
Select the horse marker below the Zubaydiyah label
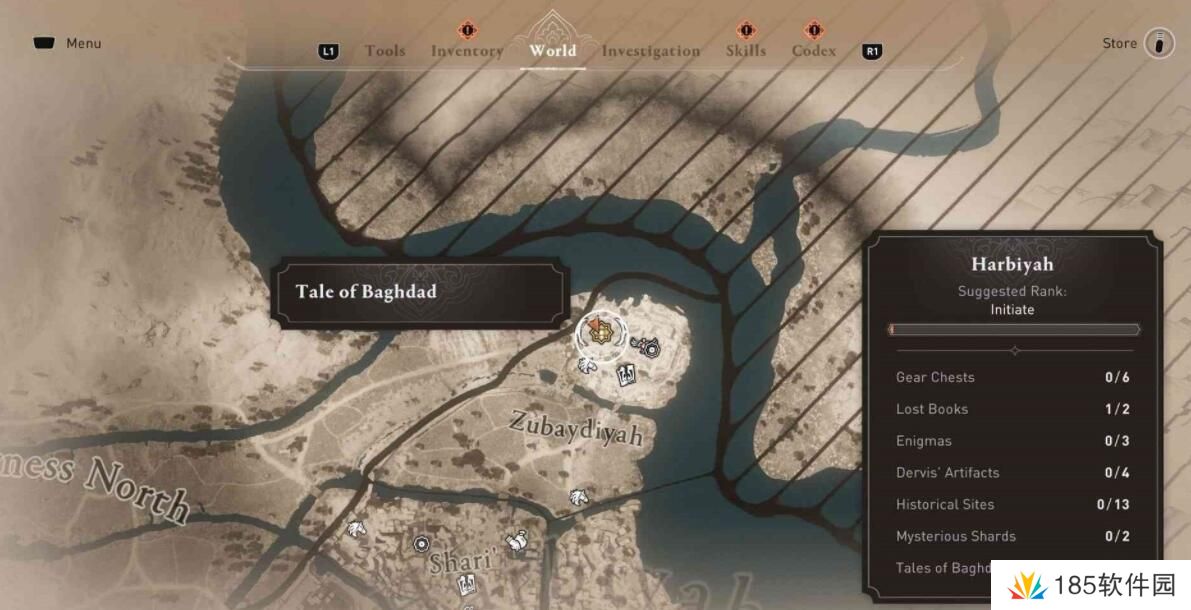(578, 496)
